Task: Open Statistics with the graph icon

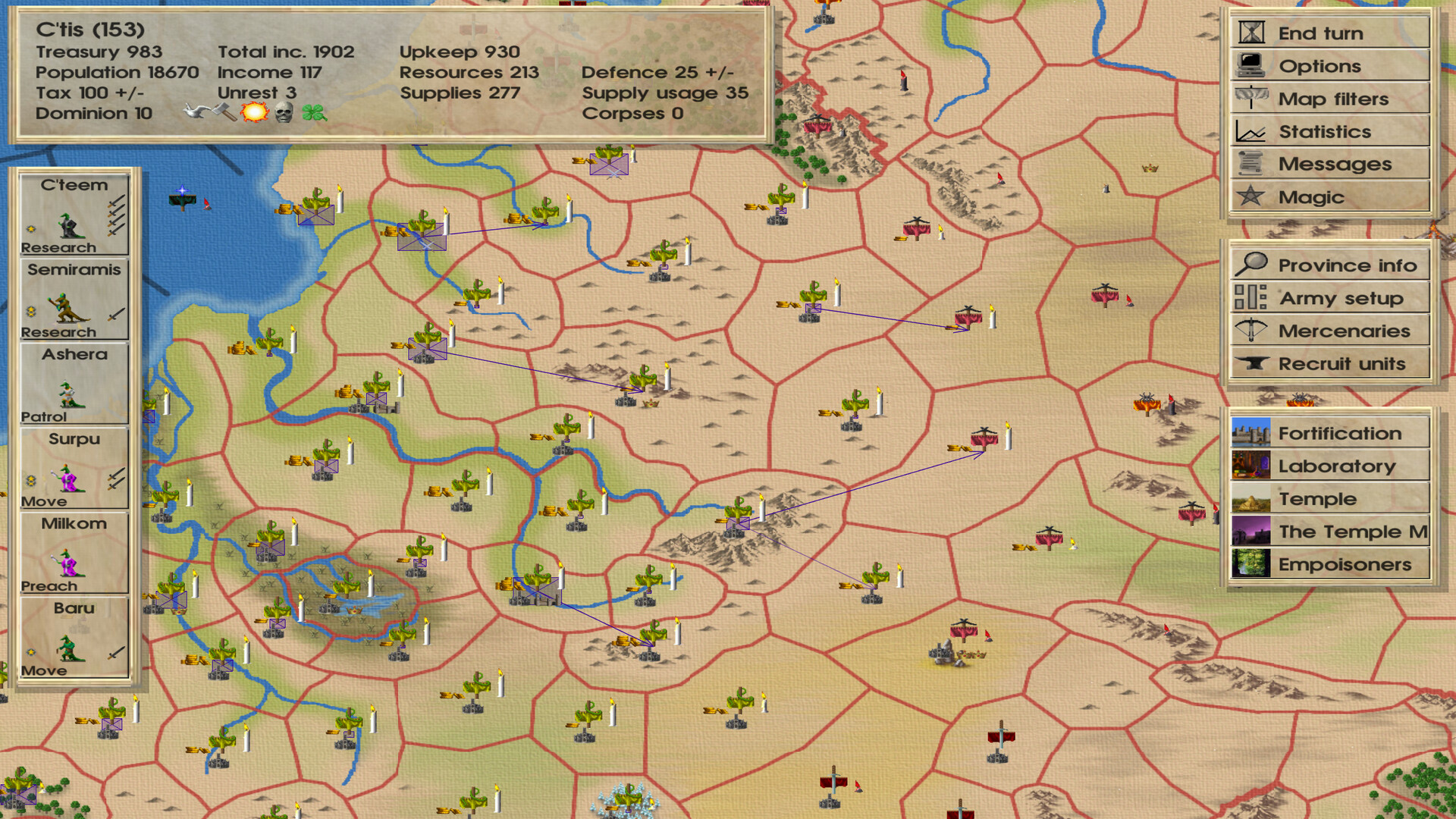Action: coord(1250,131)
